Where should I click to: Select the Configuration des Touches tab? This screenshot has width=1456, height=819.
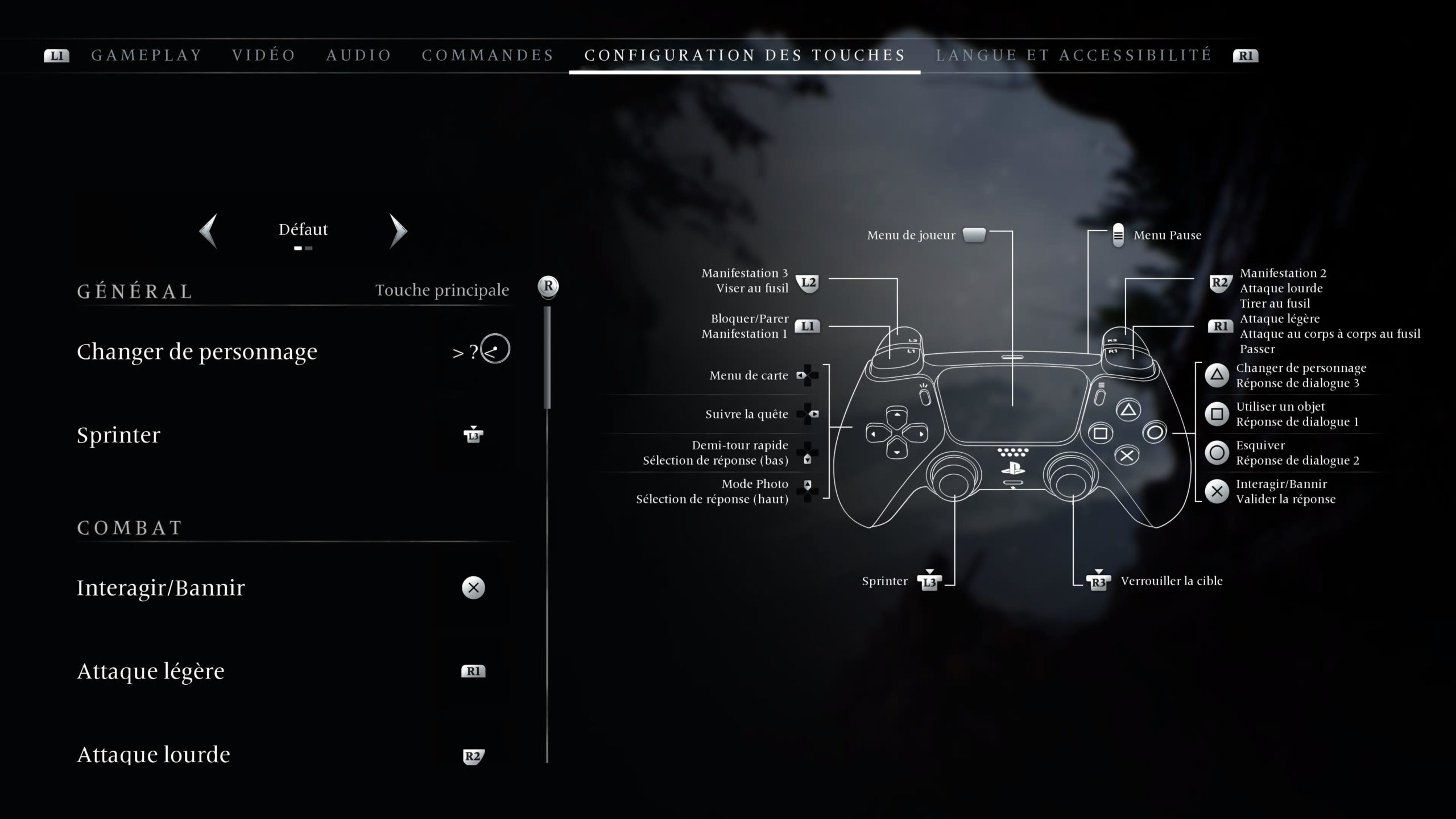(x=745, y=55)
